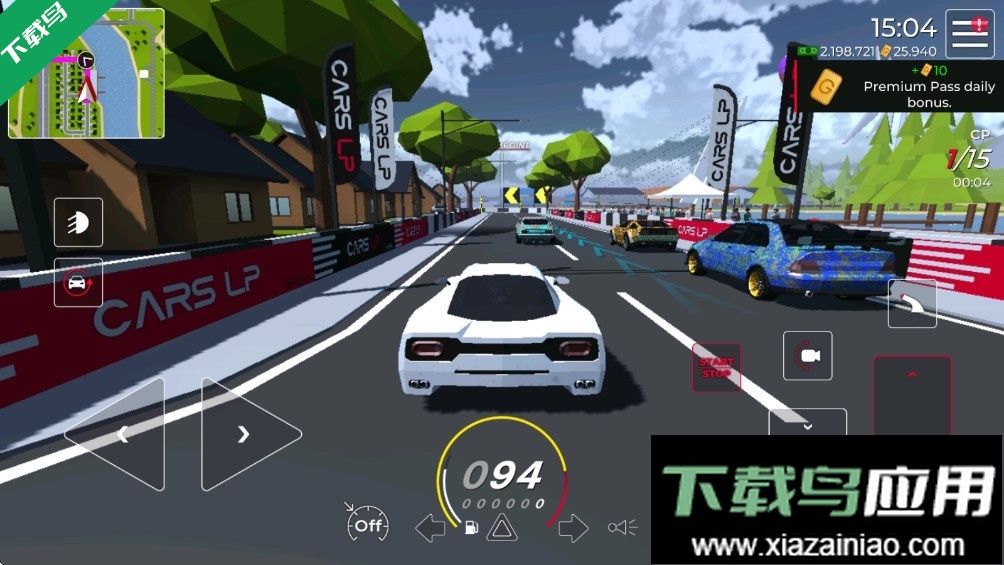Activate the hazard lights triangle
The image size is (1004, 565).
502,527
